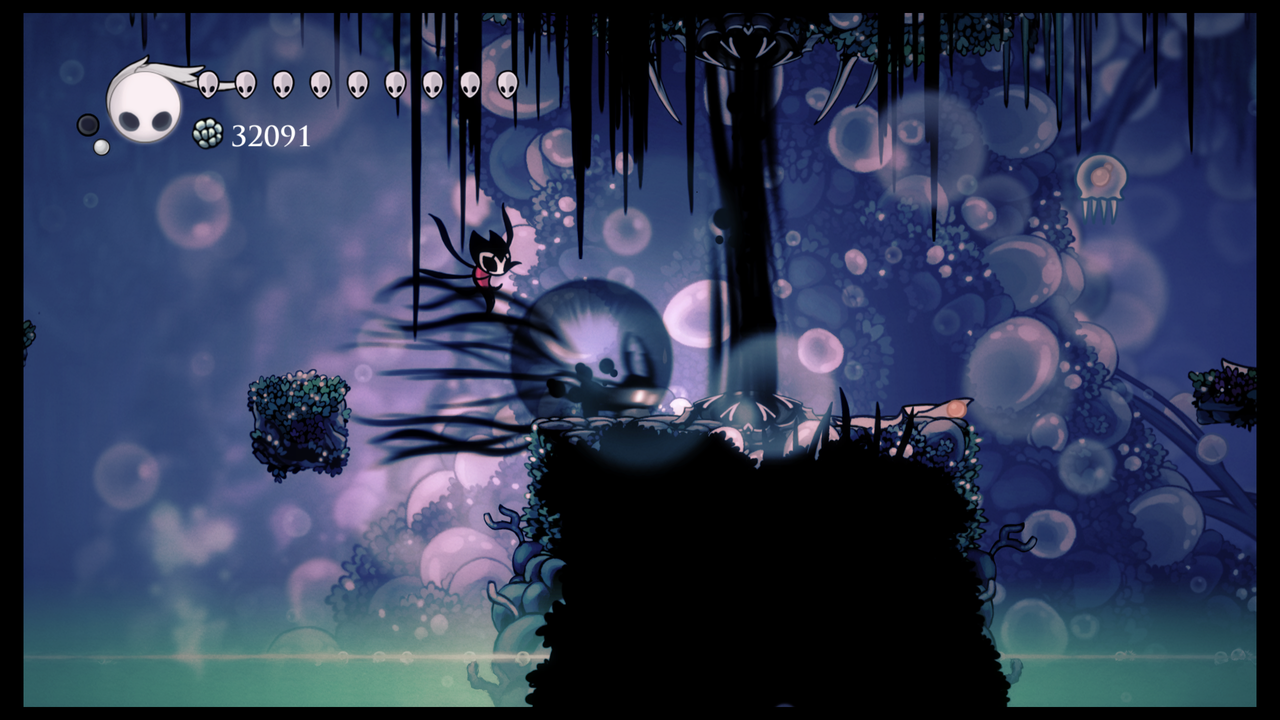Click the middle health mask icon
The height and width of the screenshot is (720, 1280).
tap(356, 85)
